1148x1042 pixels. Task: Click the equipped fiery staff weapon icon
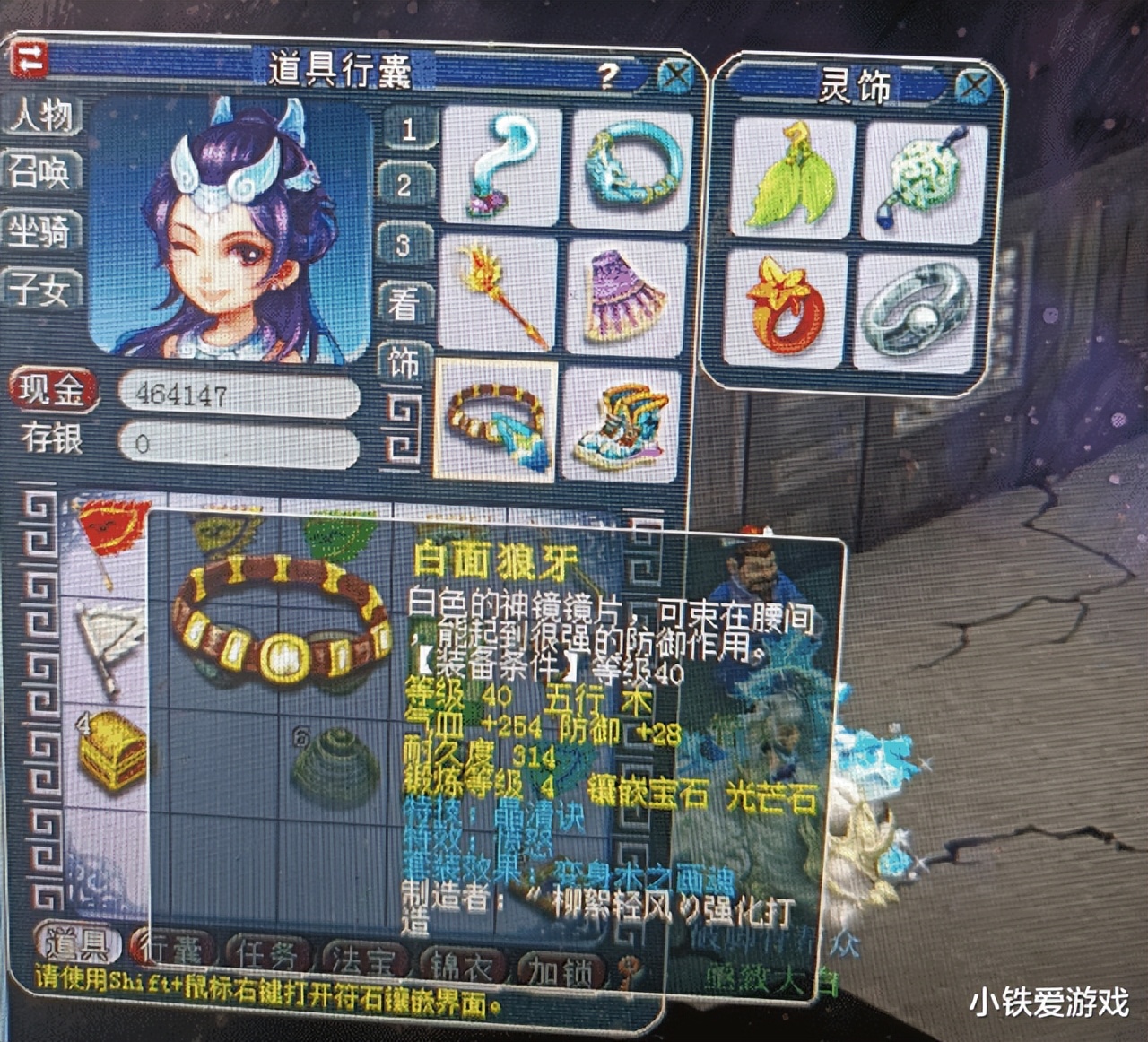point(505,293)
